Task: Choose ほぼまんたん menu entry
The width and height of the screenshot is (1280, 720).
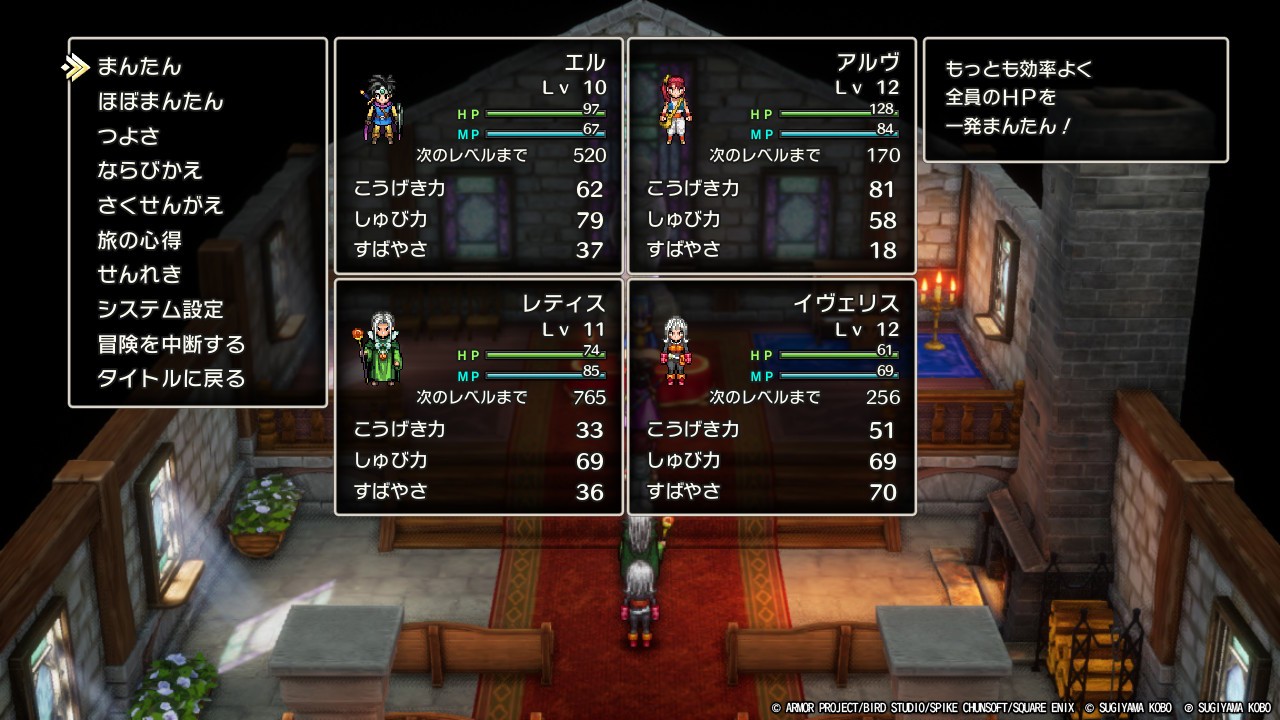Action: pyautogui.click(x=160, y=102)
